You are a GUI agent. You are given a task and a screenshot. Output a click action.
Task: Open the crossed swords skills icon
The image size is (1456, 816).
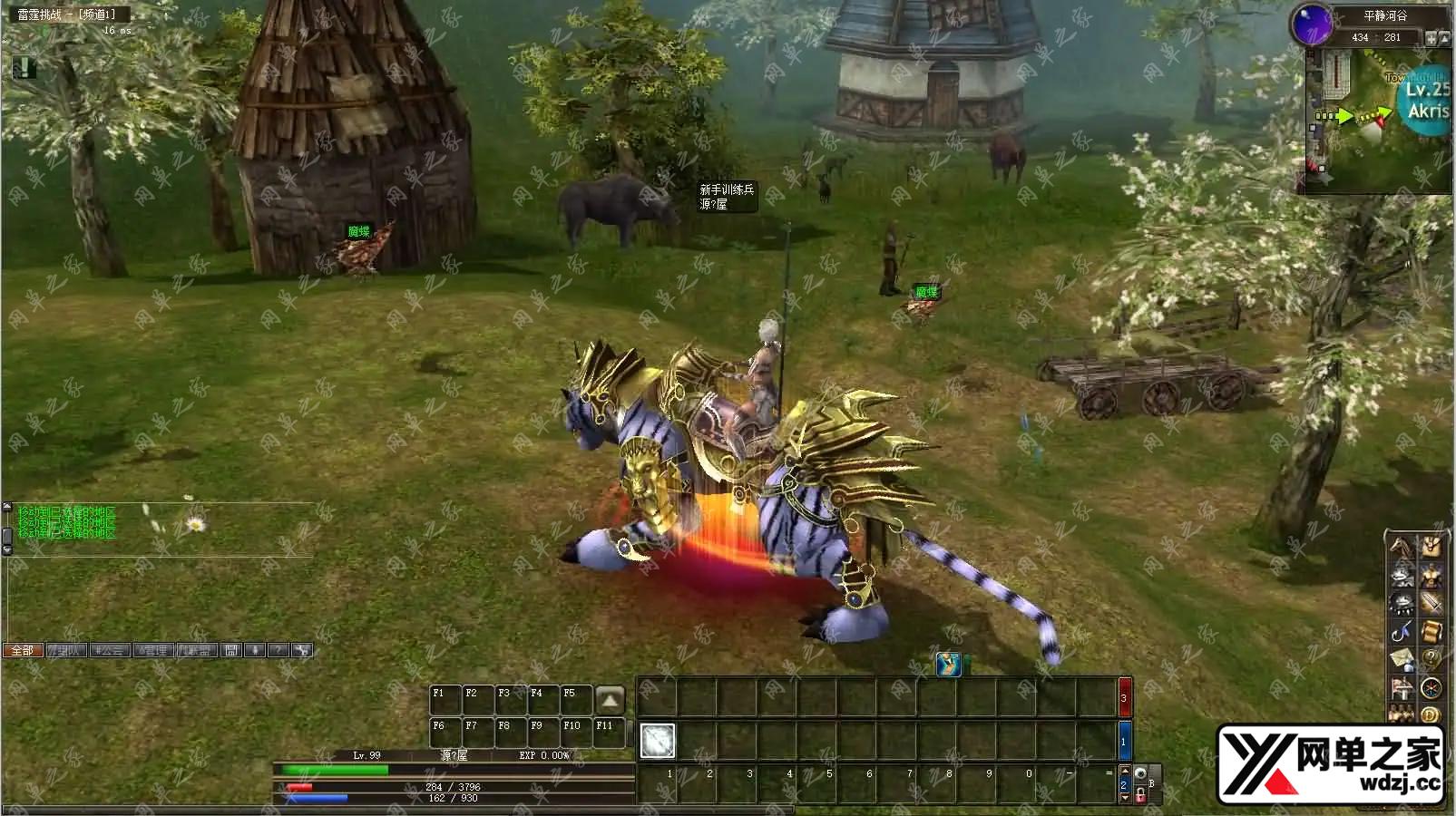[x=1432, y=604]
